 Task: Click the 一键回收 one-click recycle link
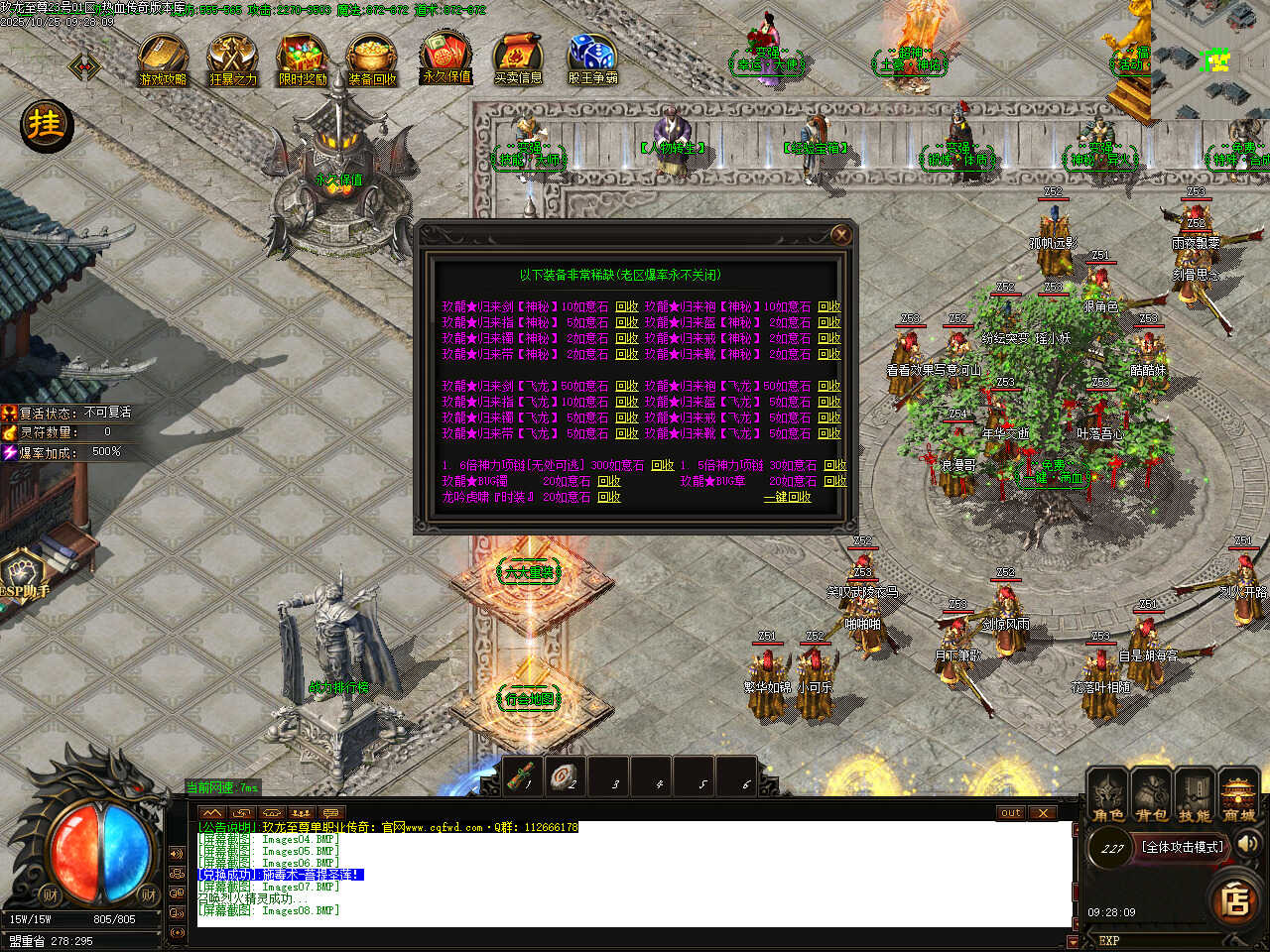pos(787,497)
